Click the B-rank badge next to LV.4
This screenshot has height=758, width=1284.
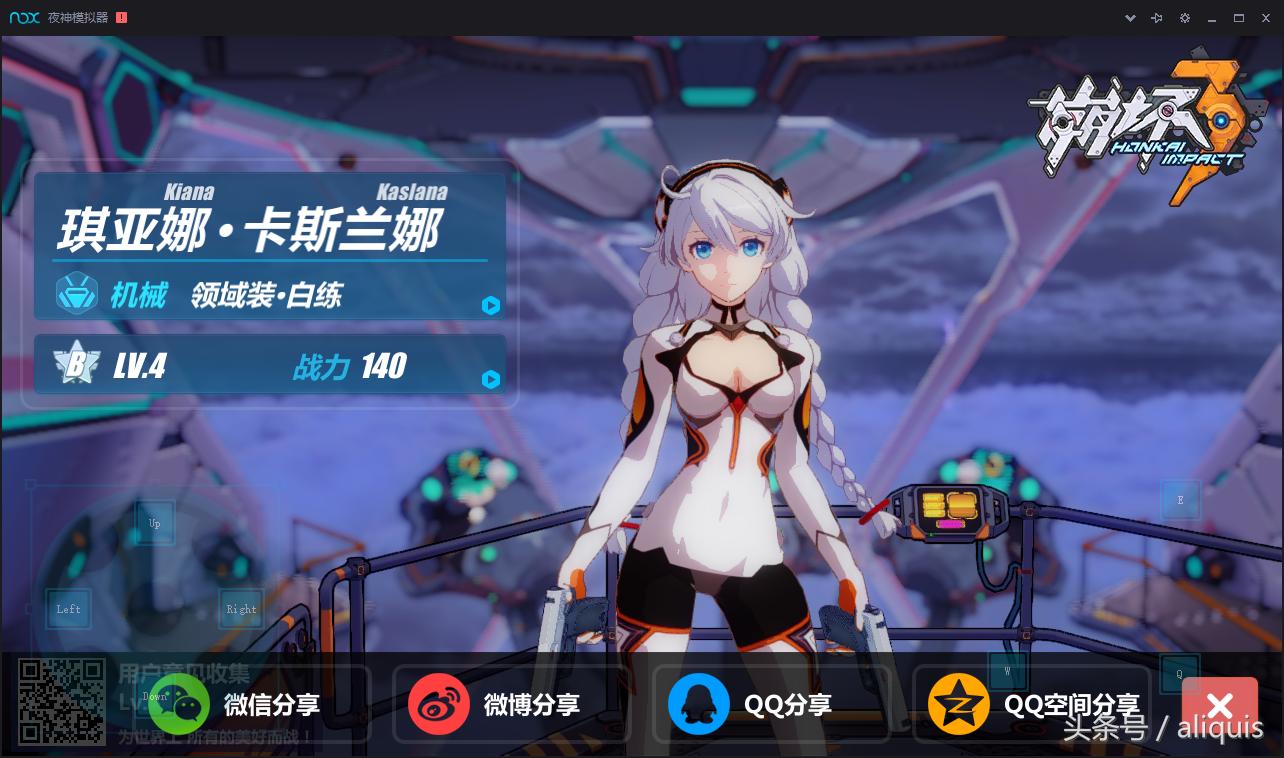77,364
